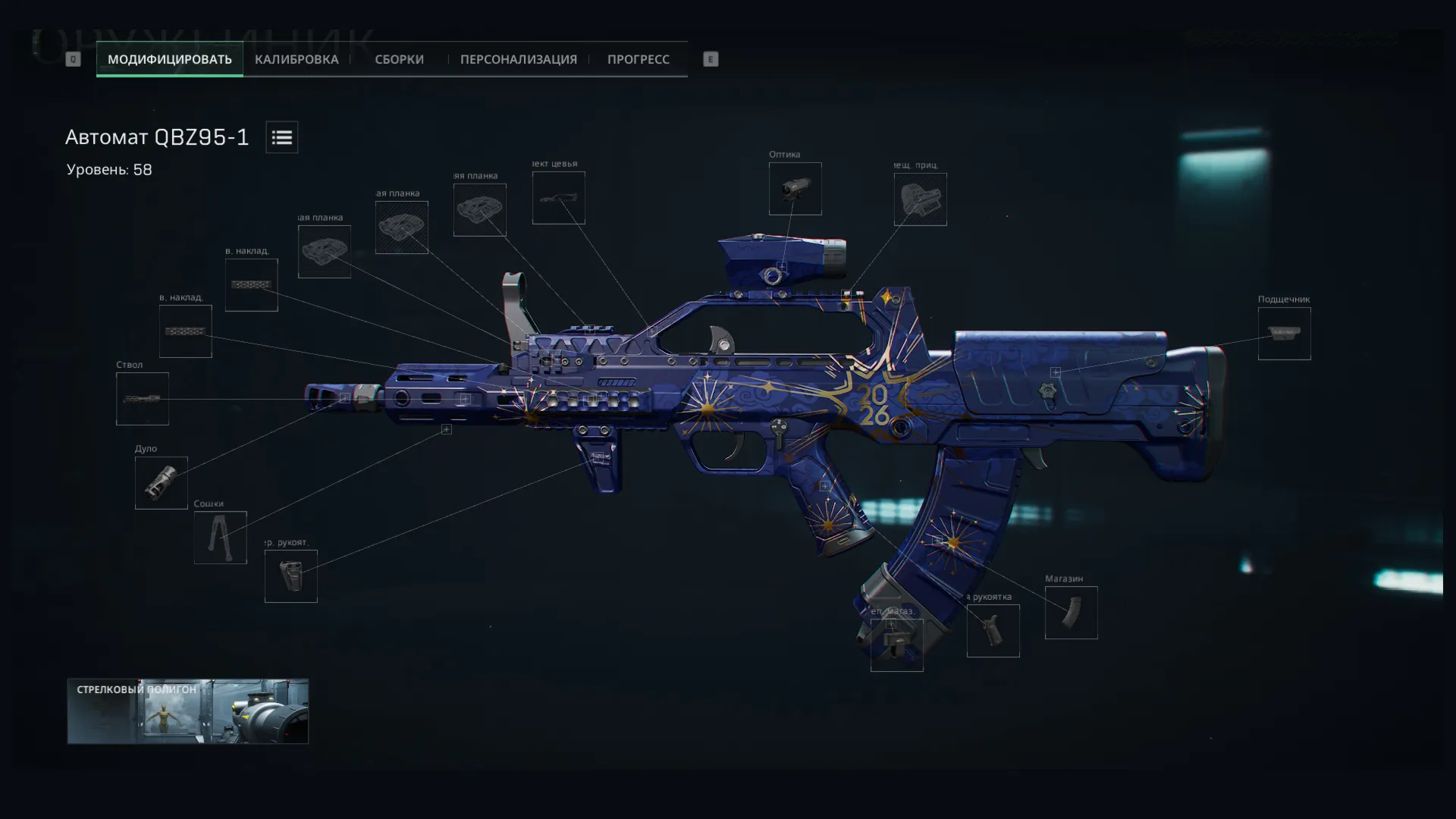
Task: Select the Оптика scope slot
Action: coord(795,189)
